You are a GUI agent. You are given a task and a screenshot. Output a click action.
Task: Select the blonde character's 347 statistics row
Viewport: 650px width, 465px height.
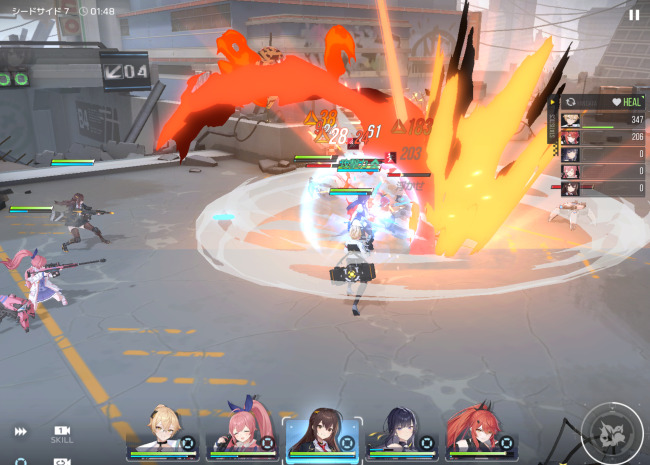click(x=604, y=120)
